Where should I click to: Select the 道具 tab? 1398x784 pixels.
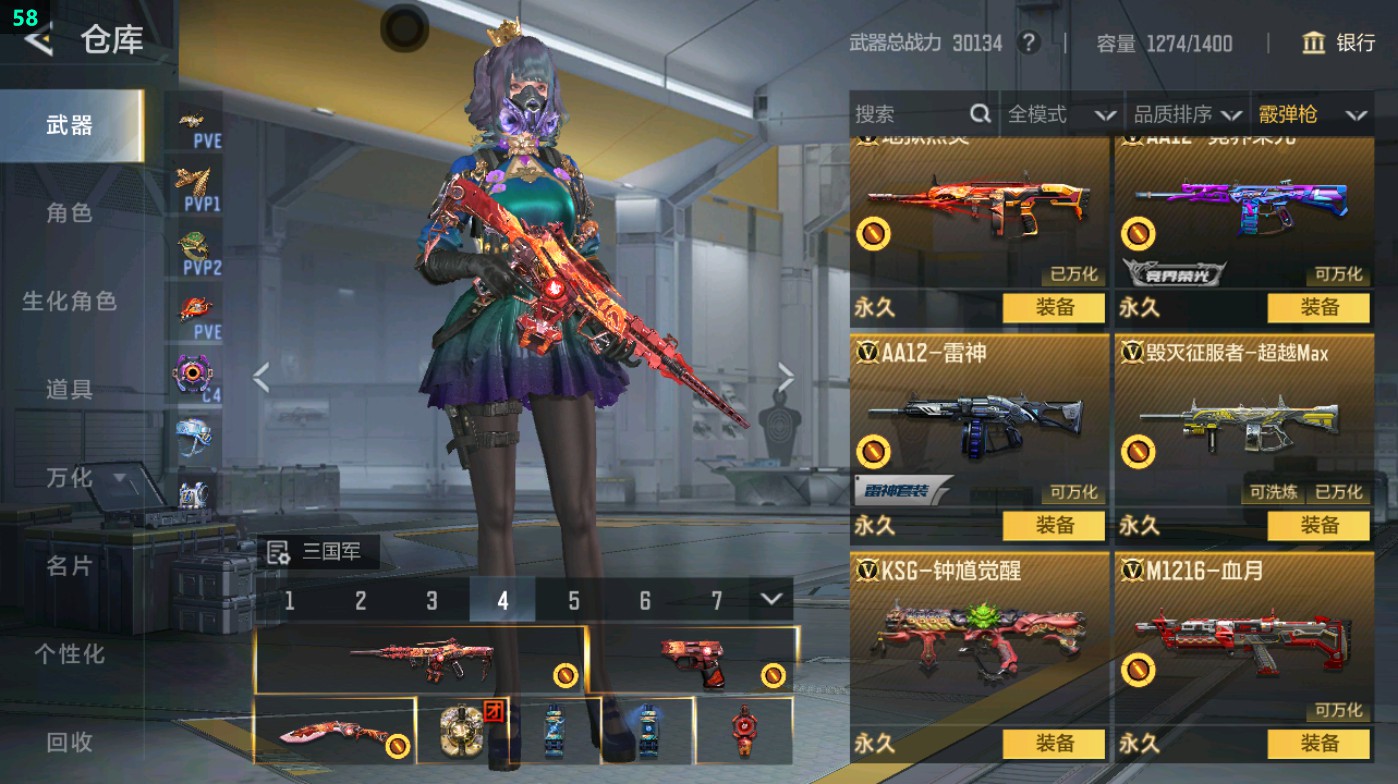(69, 389)
